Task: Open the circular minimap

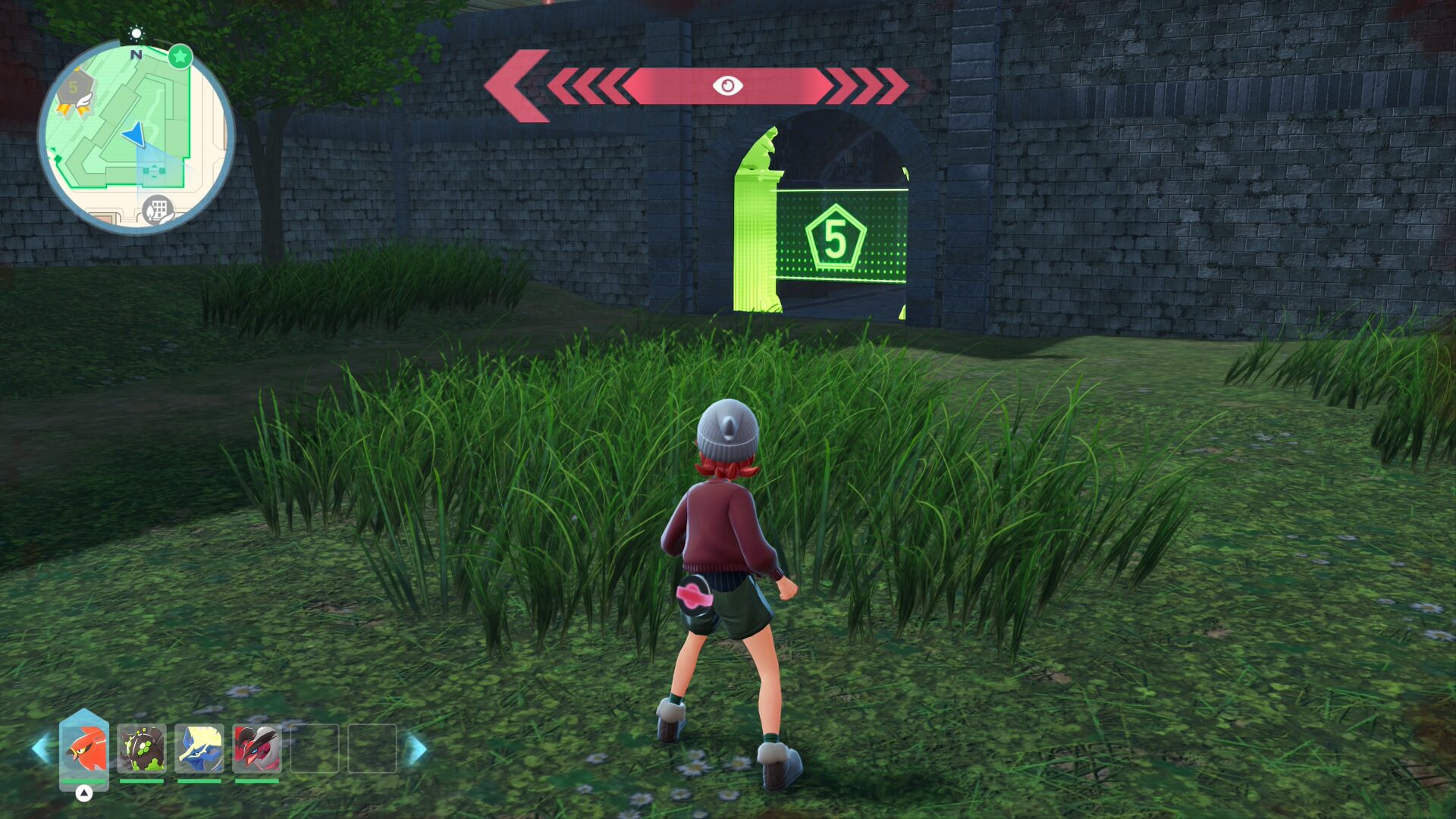Action: coord(136,136)
